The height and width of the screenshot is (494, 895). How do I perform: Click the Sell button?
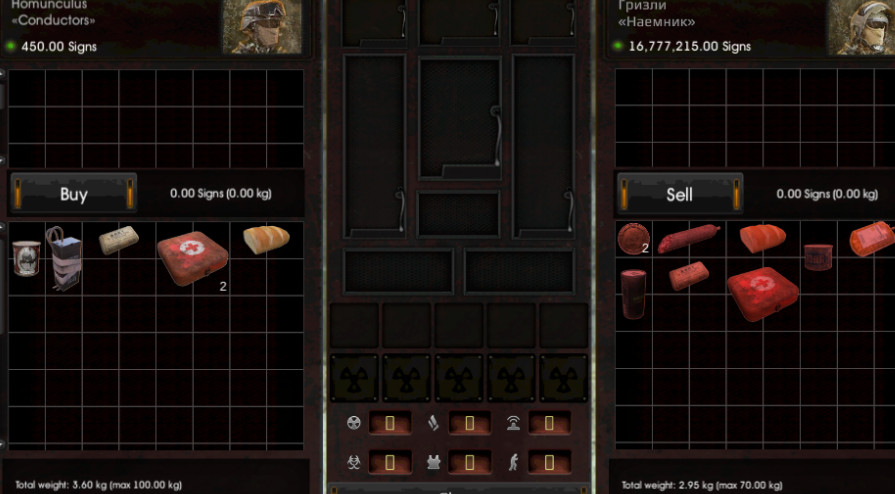click(679, 194)
